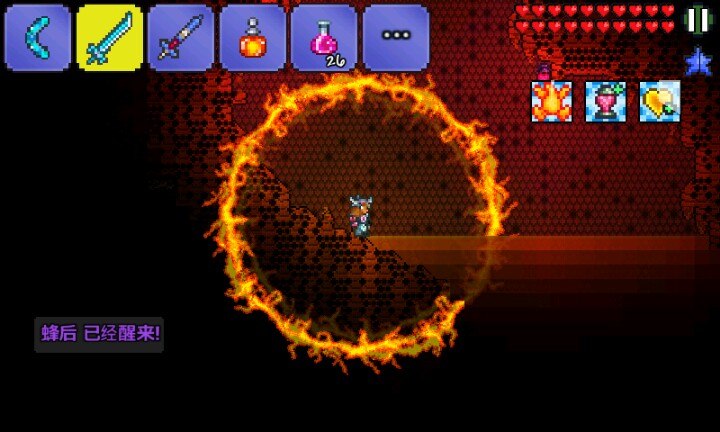The width and height of the screenshot is (720, 432).
Task: Select the orange potion slot
Action: tap(253, 38)
